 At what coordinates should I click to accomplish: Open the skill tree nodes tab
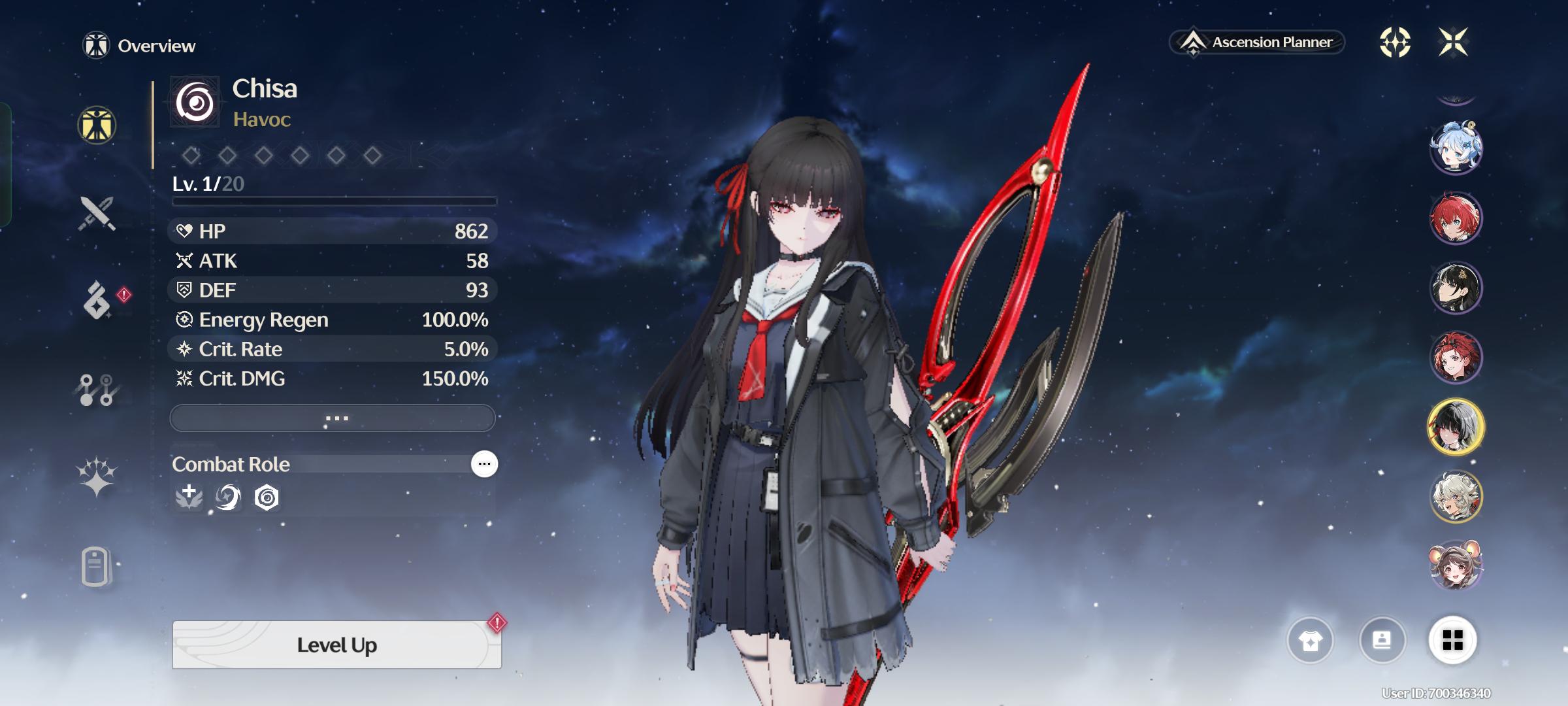[97, 390]
